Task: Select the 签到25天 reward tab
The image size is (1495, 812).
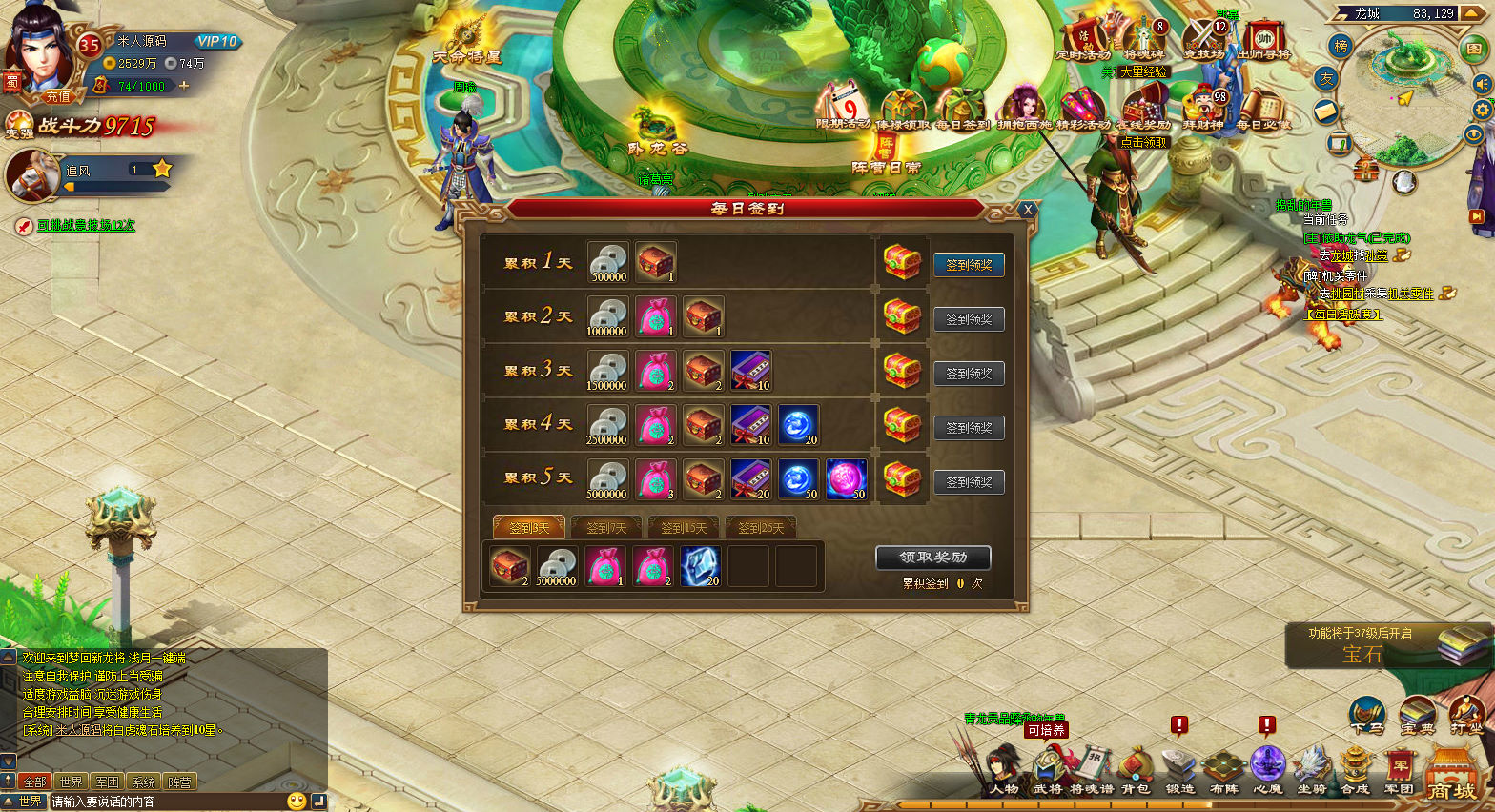Action: [x=761, y=527]
